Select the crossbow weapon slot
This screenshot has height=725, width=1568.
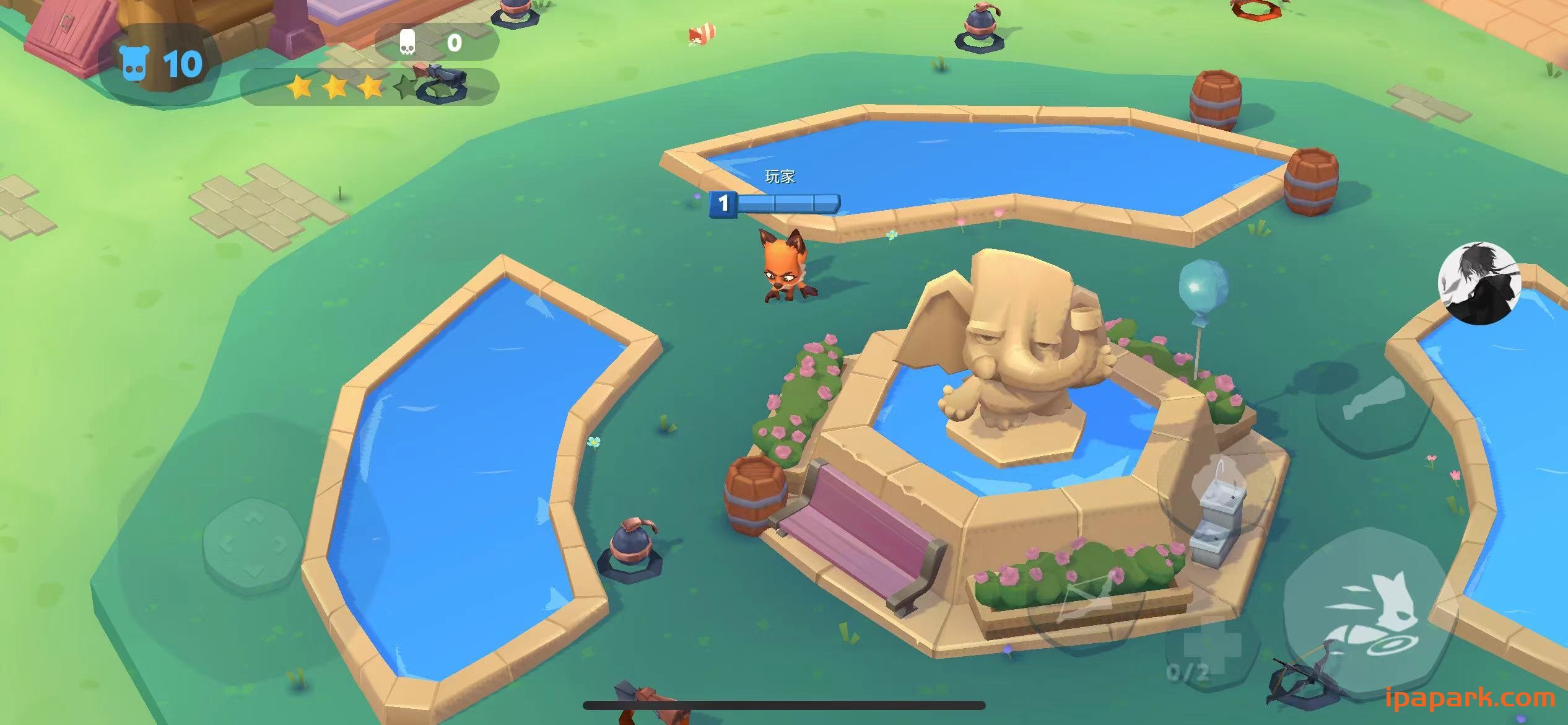click(1088, 601)
